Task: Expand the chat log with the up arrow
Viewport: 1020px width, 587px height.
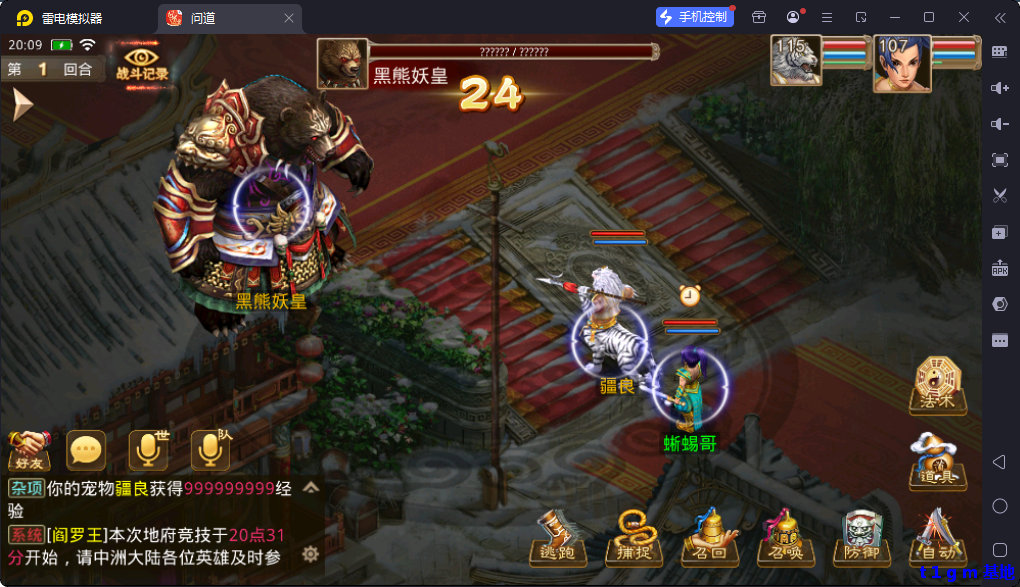Action: [311, 488]
